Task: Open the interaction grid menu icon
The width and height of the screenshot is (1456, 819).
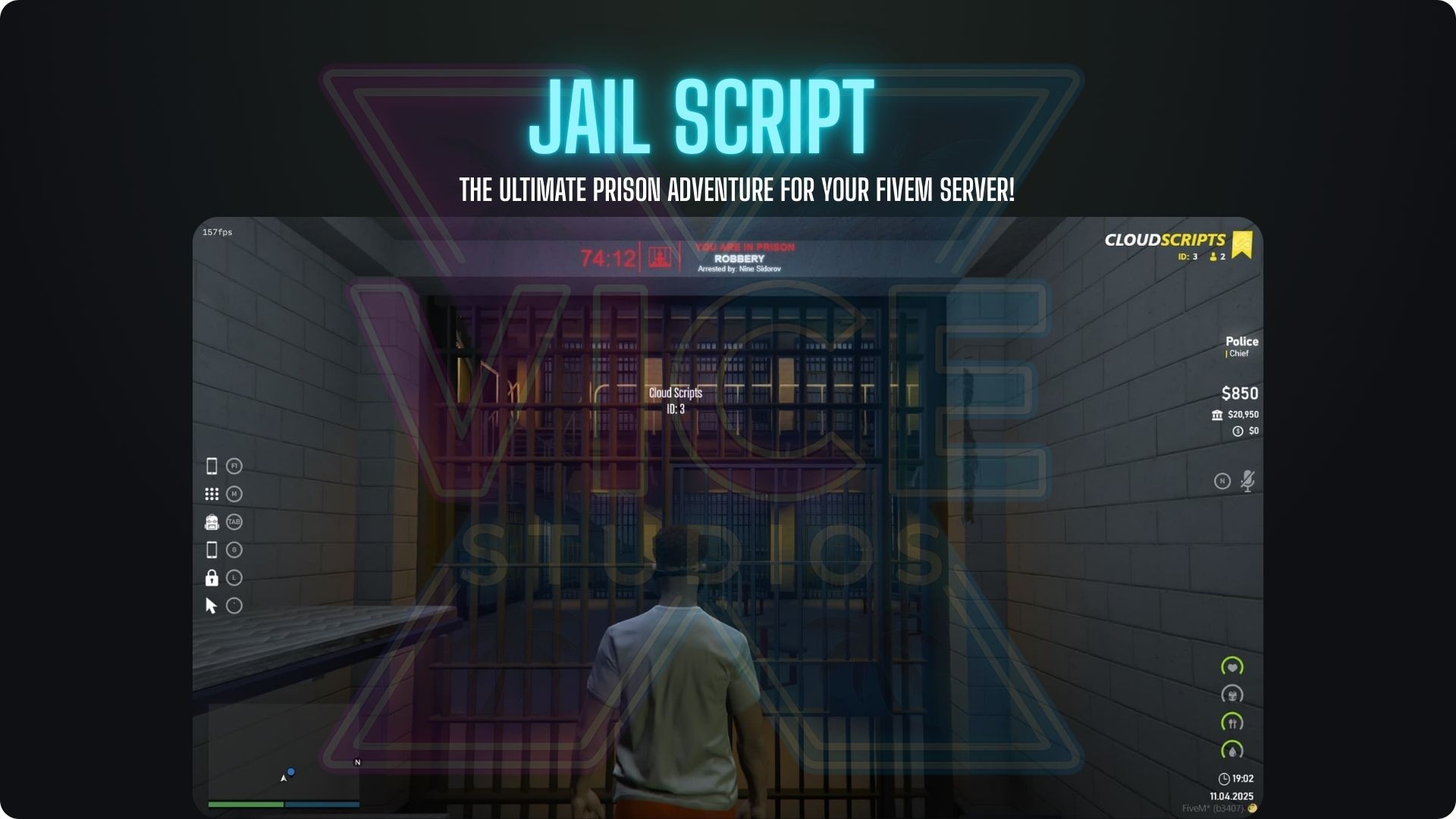Action: click(212, 494)
